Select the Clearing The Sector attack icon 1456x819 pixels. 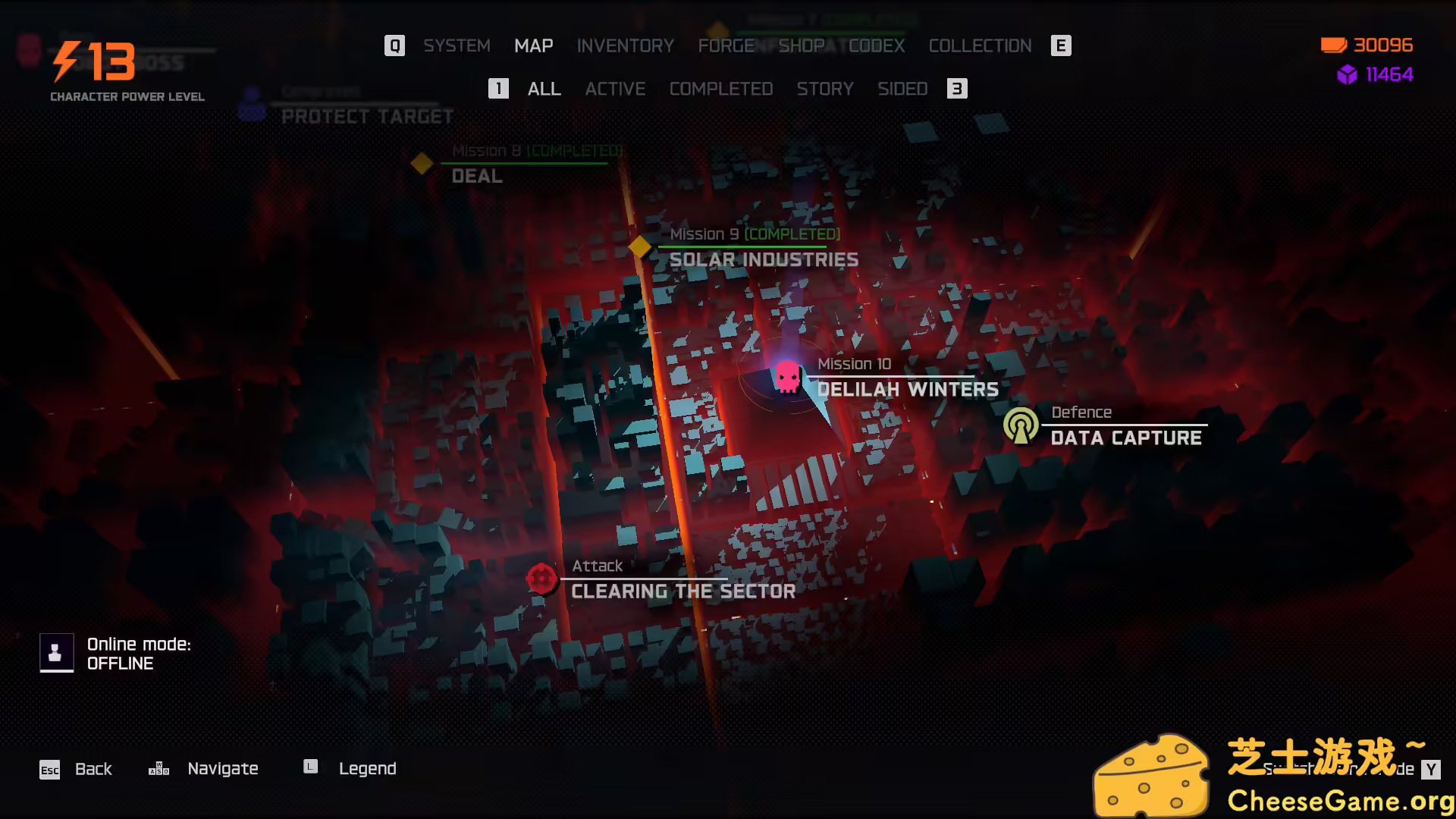coord(541,578)
